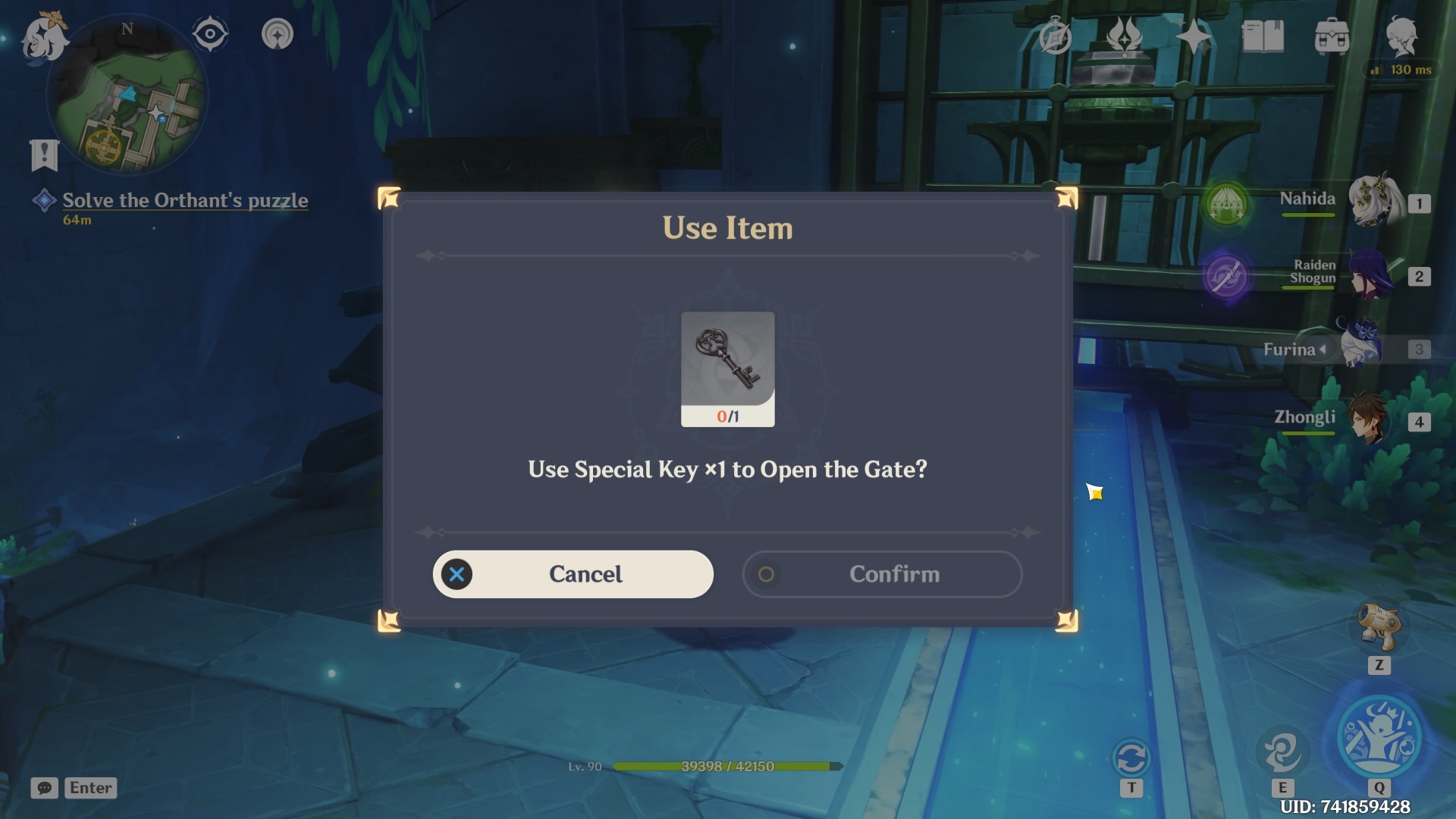Use the Elemental Skill swirl icon
Screen dimensions: 1456x819
(1282, 751)
